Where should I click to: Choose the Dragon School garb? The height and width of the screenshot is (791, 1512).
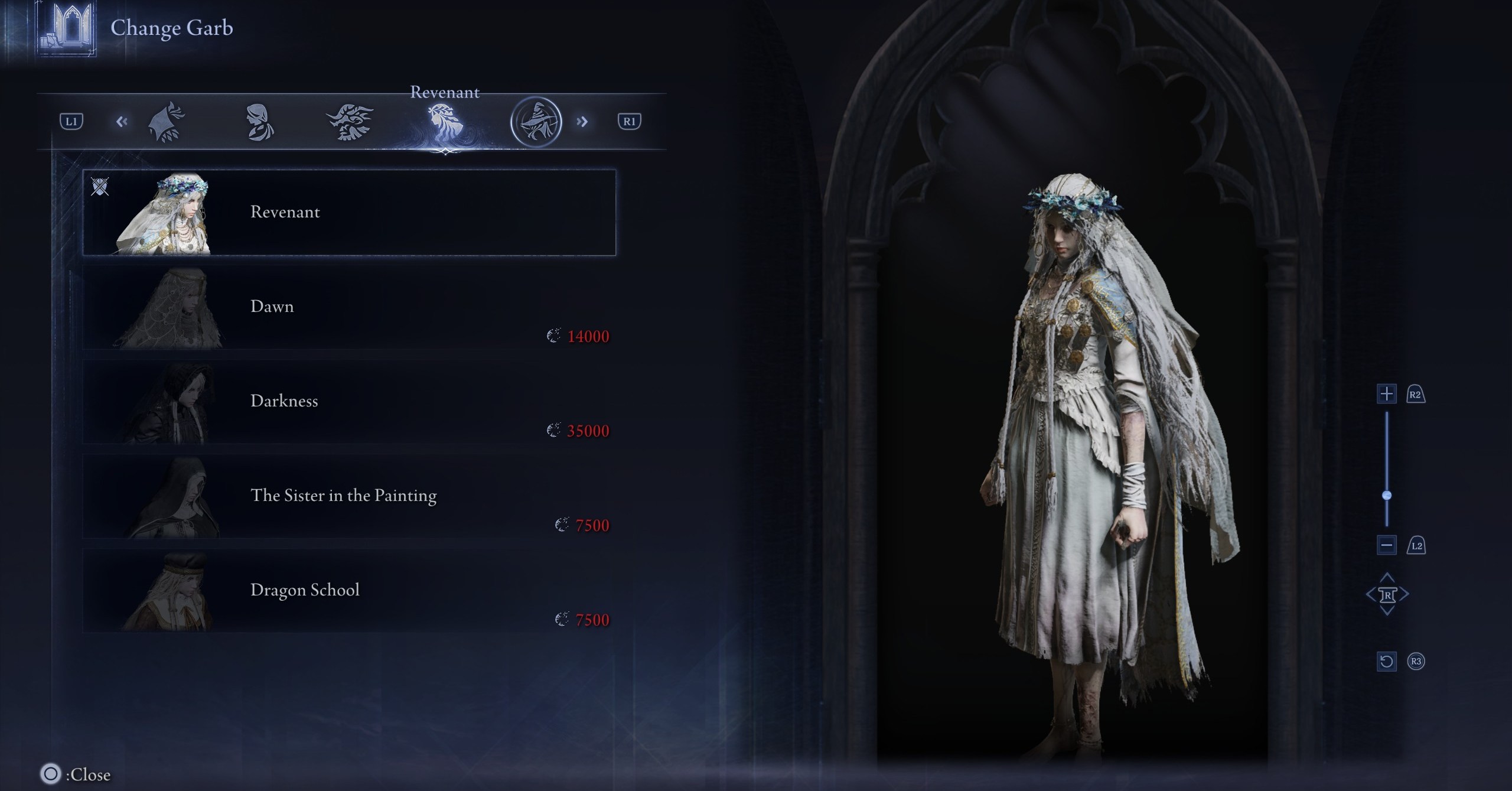coord(348,591)
